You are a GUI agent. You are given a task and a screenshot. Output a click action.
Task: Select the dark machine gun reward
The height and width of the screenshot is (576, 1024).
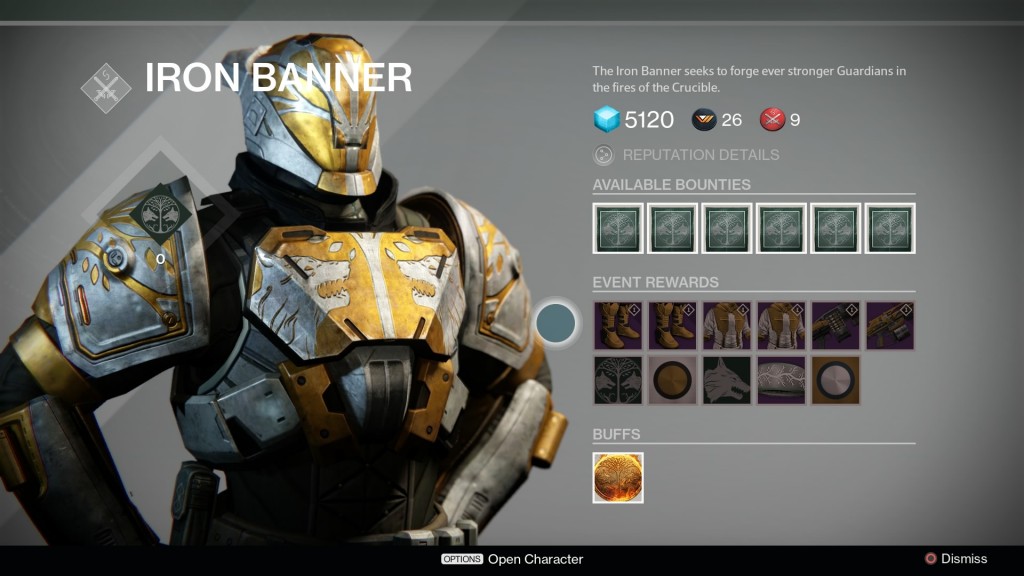pyautogui.click(x=836, y=326)
